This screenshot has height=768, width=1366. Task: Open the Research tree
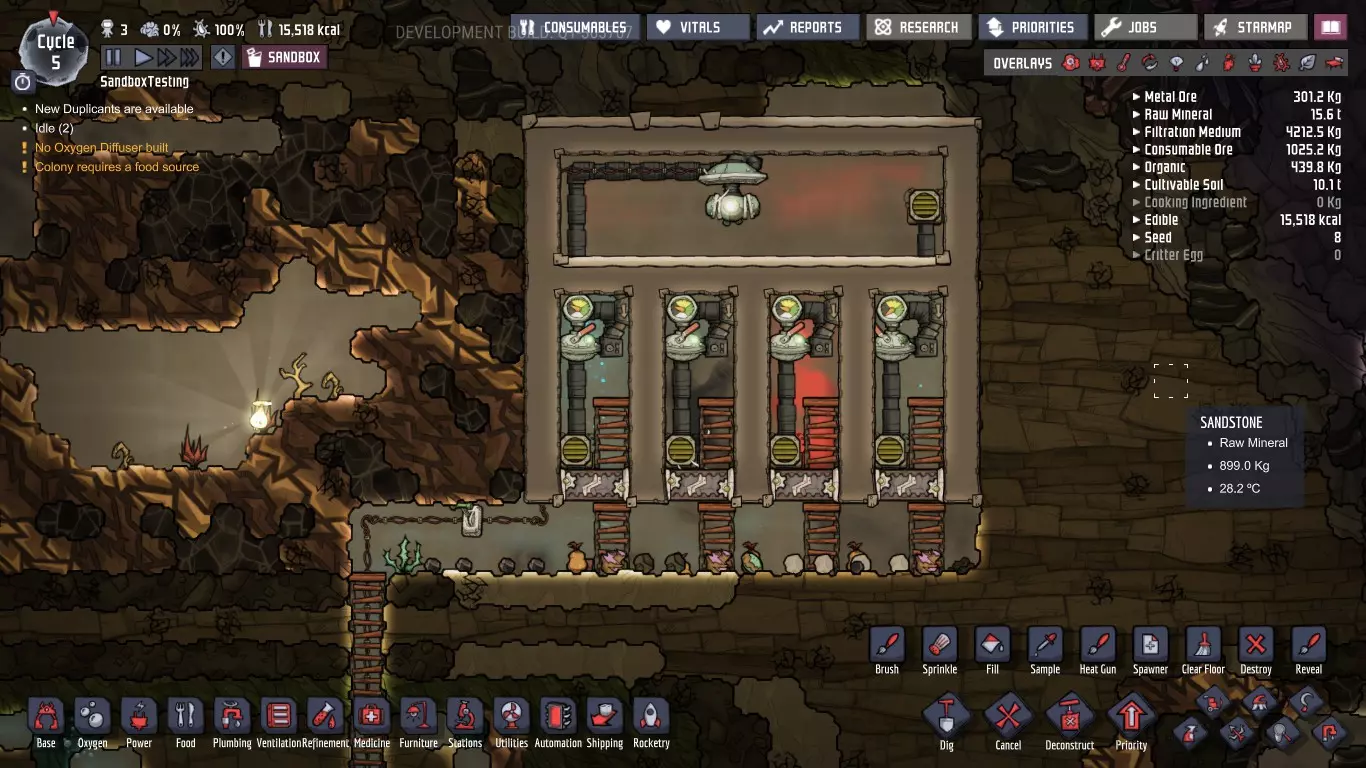916,27
